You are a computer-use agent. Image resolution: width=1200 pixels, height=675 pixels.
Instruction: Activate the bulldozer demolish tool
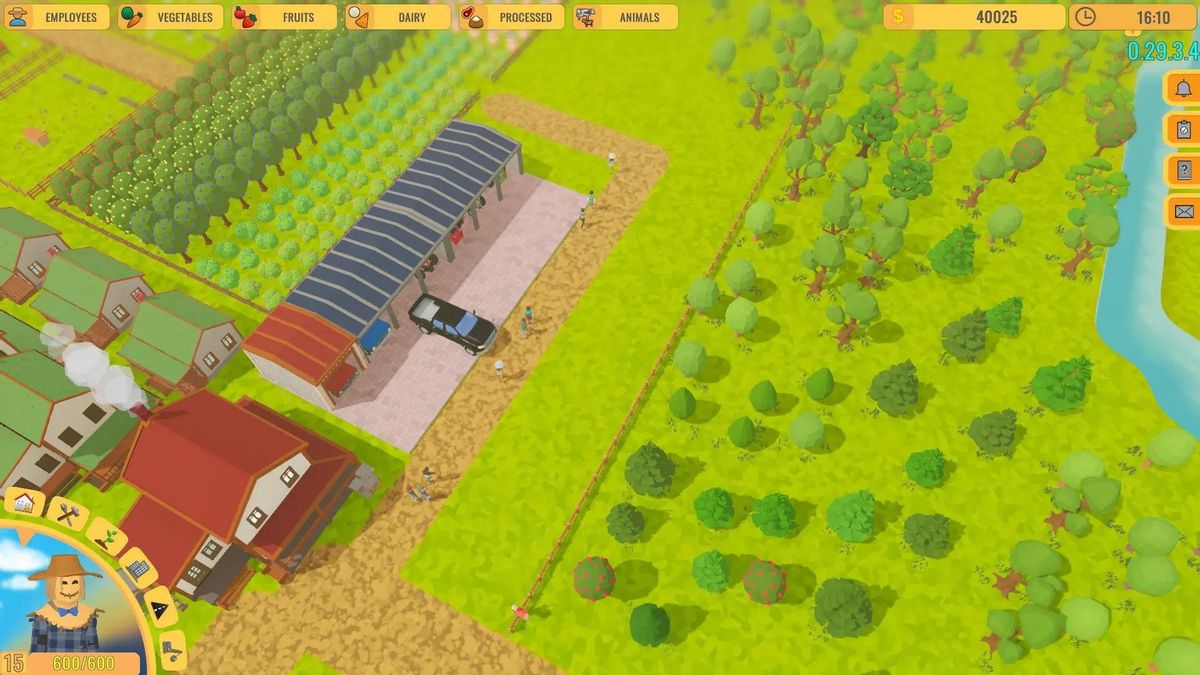(172, 649)
